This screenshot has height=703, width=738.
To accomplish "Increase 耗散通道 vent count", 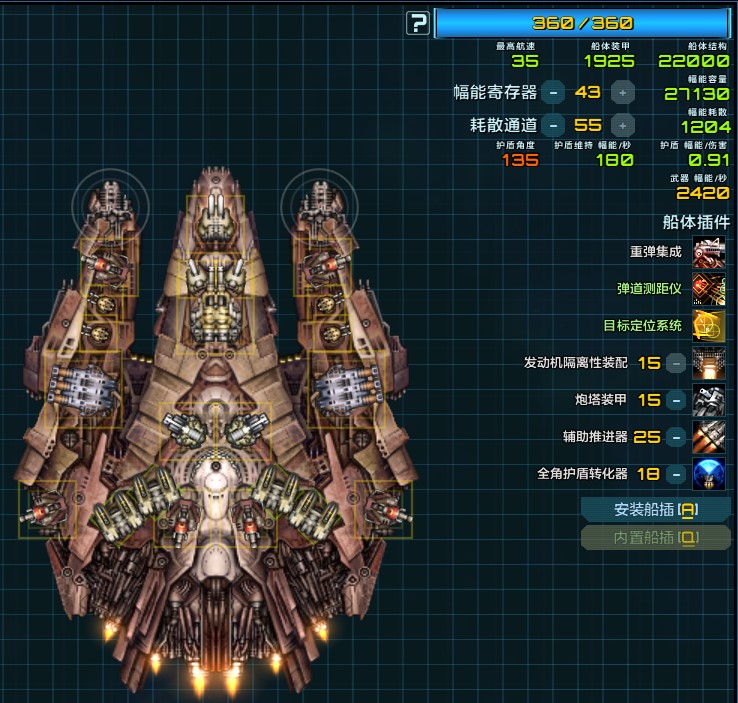I will click(622, 125).
